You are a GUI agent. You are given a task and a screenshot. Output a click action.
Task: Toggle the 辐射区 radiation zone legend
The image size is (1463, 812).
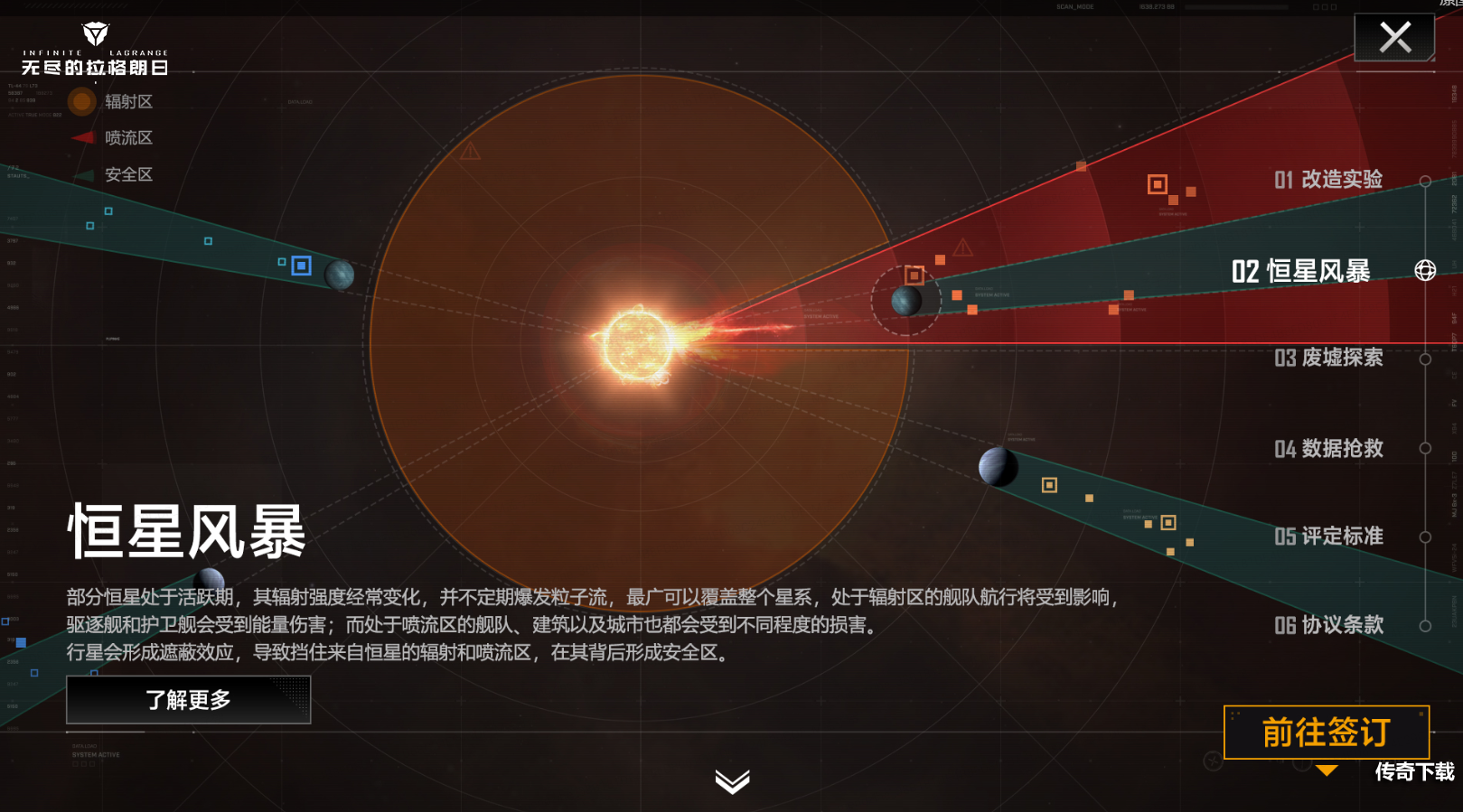pos(129,102)
